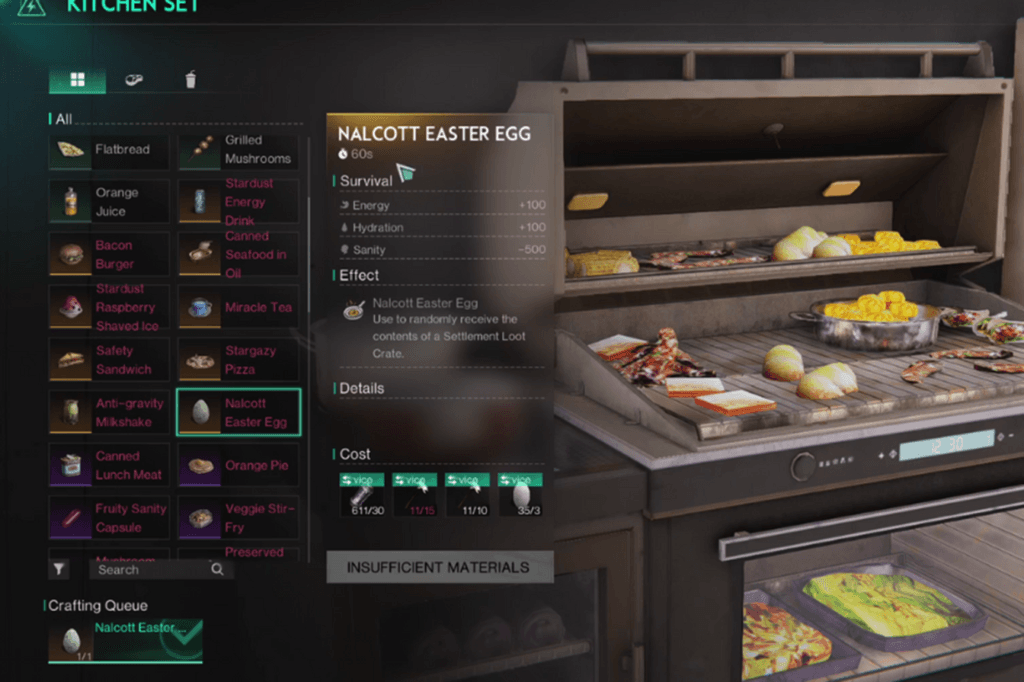Choose the Grilled Mushrooms recipe
1024x682 pixels.
(238, 150)
